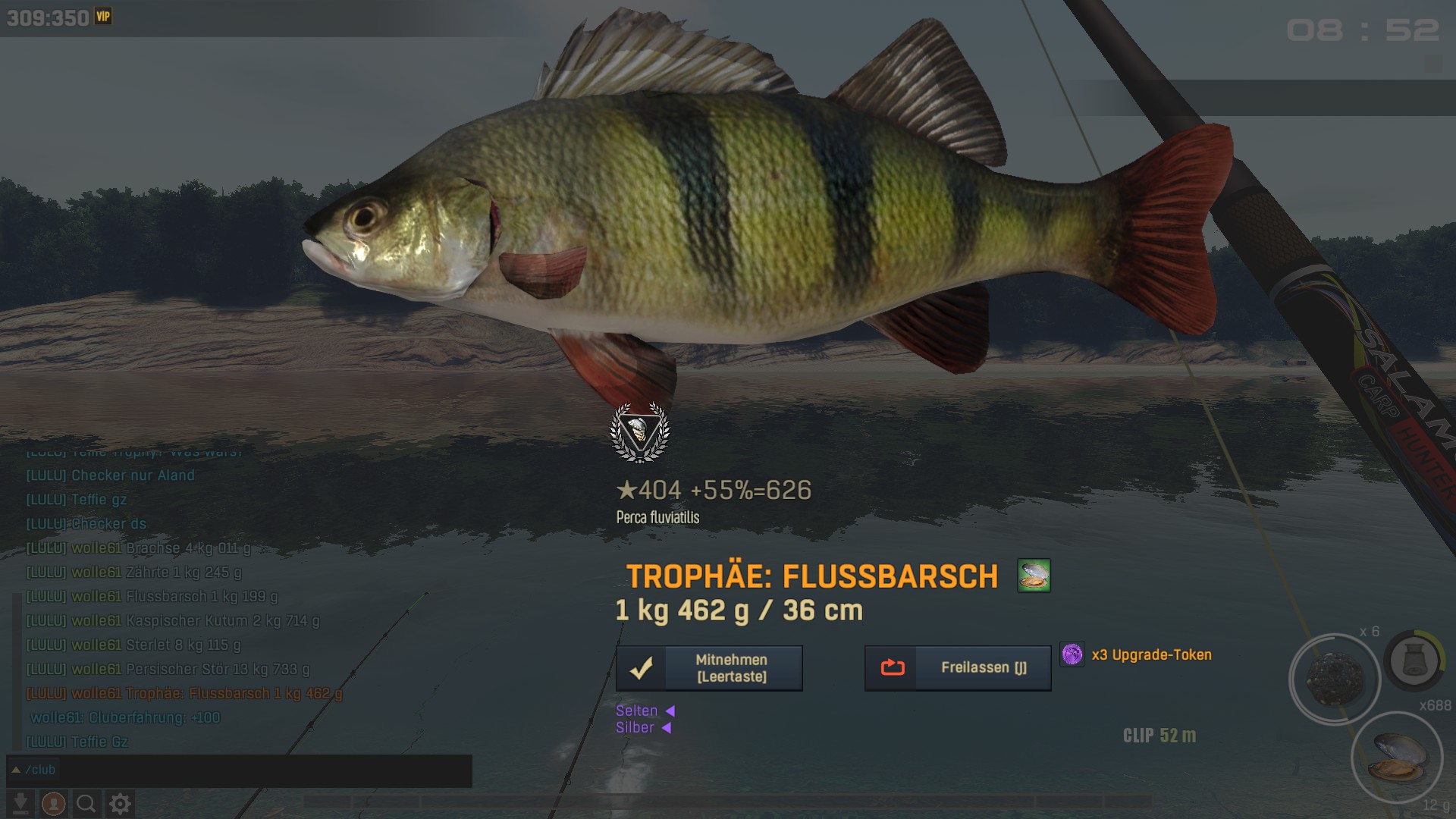Click the chat input field
This screenshot has width=1456, height=819.
click(x=250, y=770)
